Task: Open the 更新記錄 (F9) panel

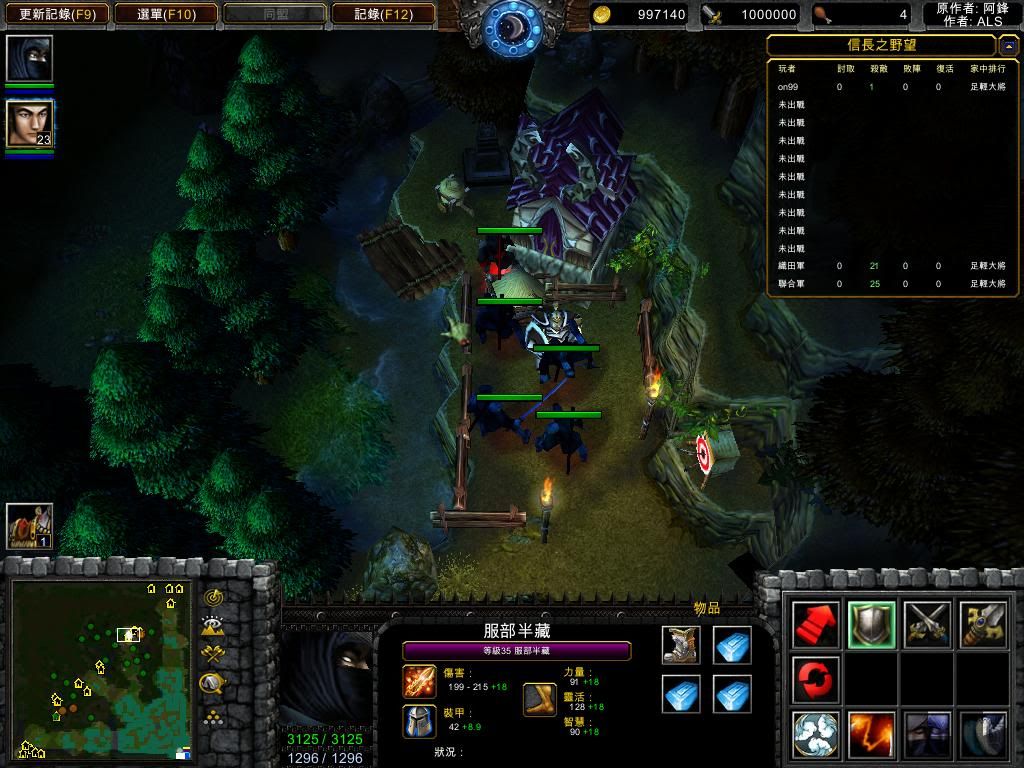Action: (x=58, y=14)
